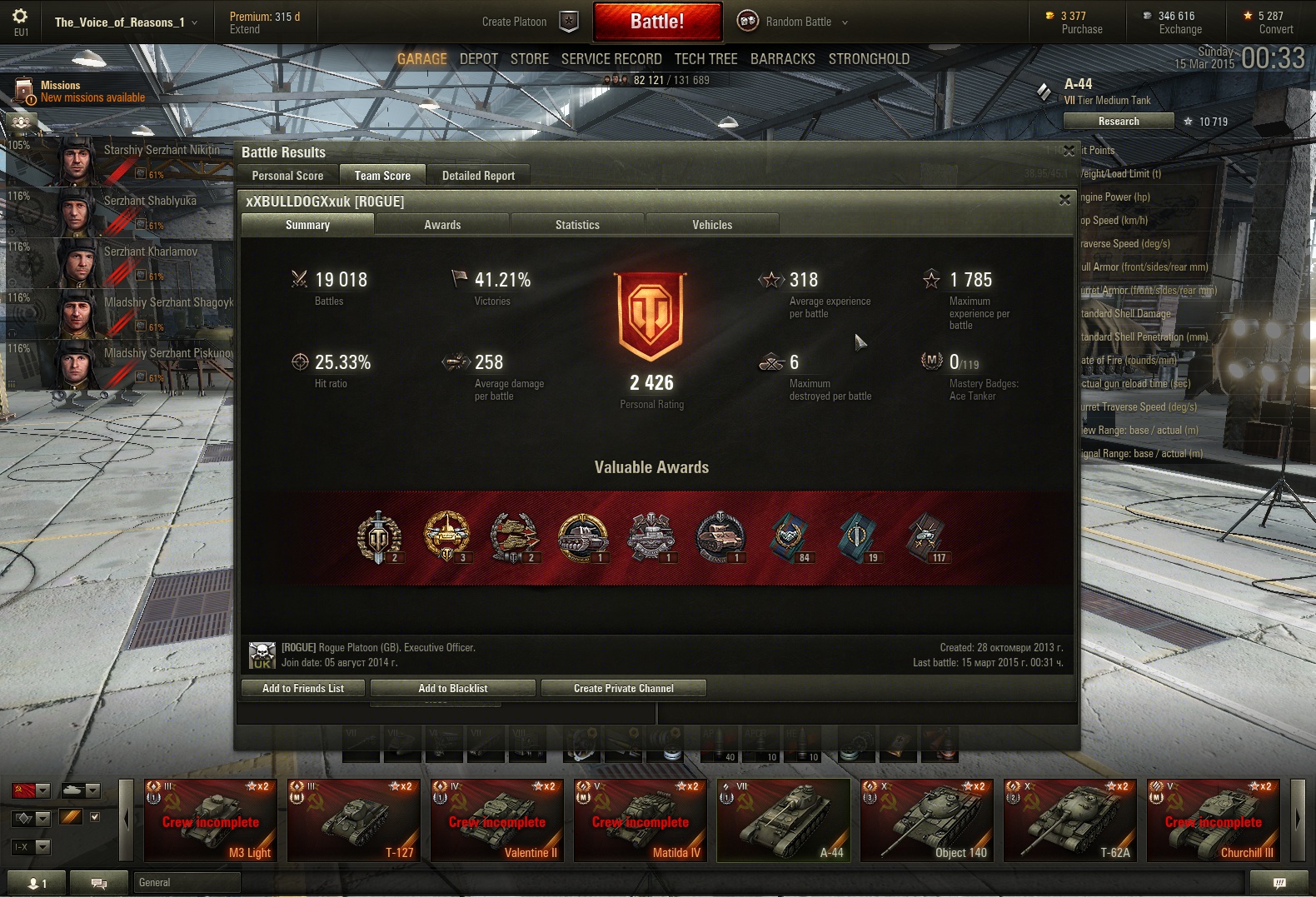Close the xXBULLDOGXxuk profile window
The height and width of the screenshot is (897, 1316).
click(x=1064, y=200)
